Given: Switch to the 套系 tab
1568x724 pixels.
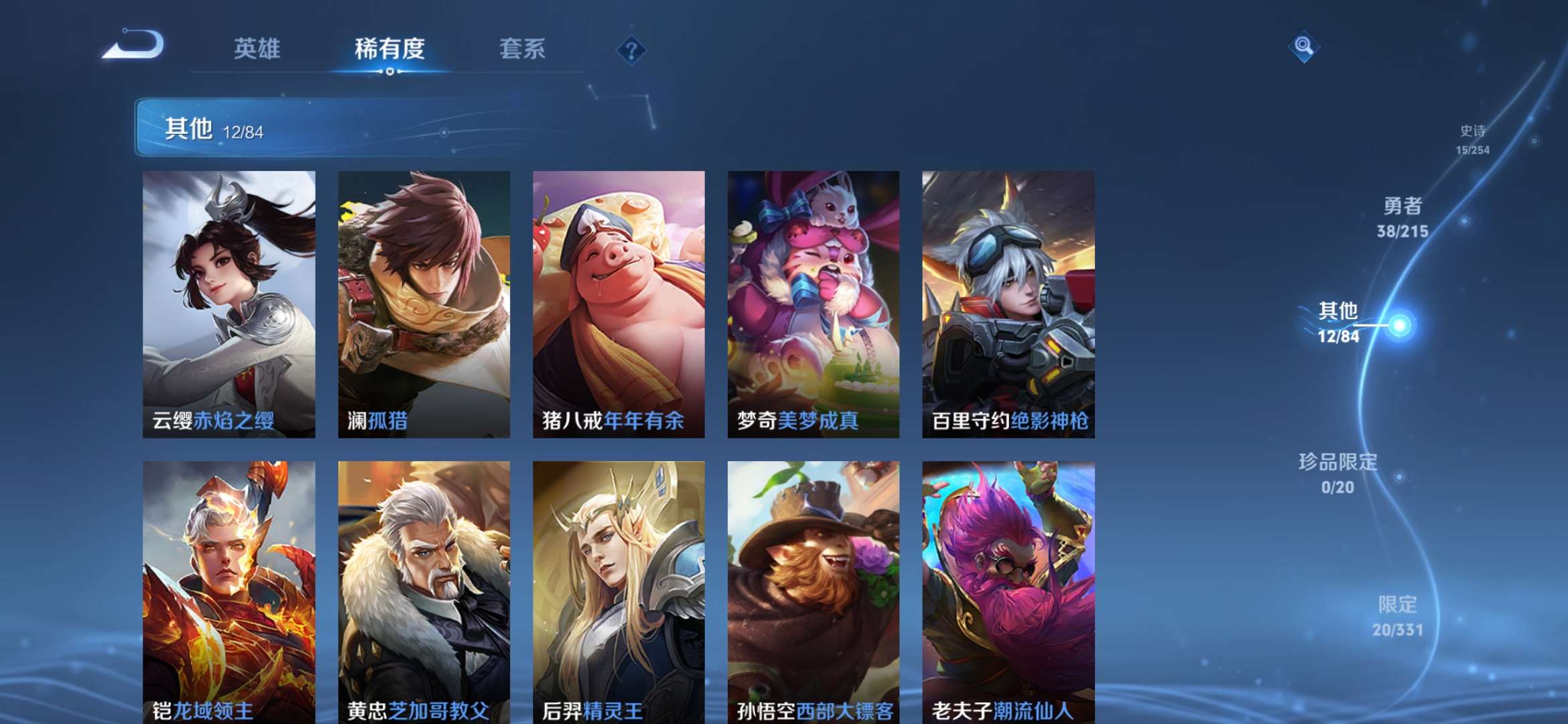Looking at the screenshot, I should [x=522, y=49].
